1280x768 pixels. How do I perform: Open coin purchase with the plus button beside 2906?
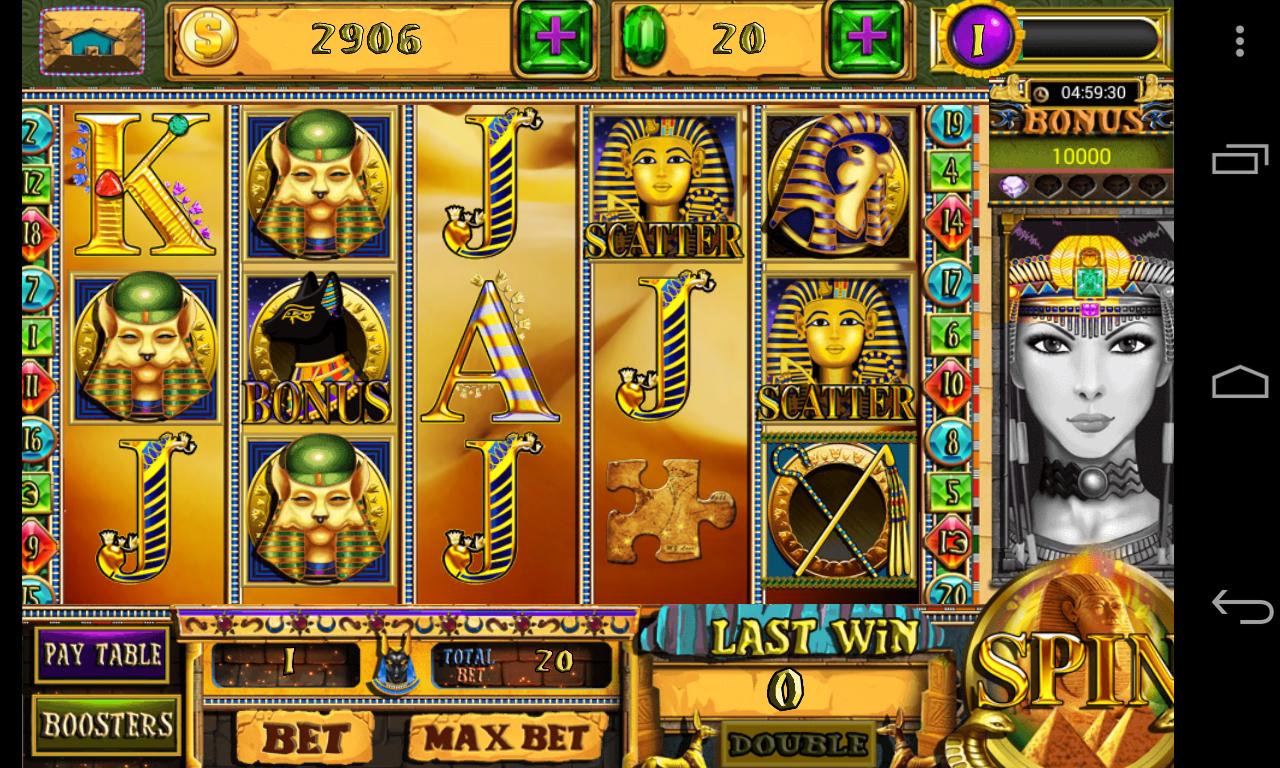pyautogui.click(x=553, y=38)
